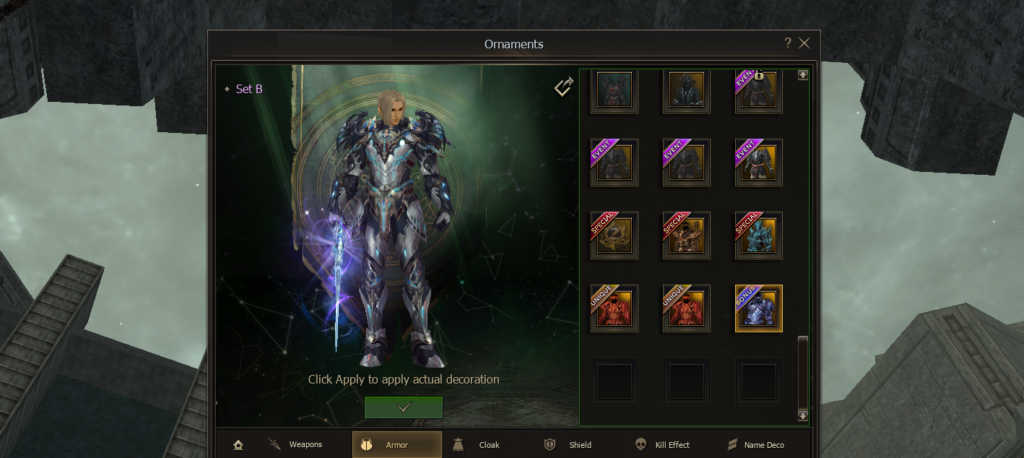
Task: Click the rotate arrow icon above preview
Action: 563,88
